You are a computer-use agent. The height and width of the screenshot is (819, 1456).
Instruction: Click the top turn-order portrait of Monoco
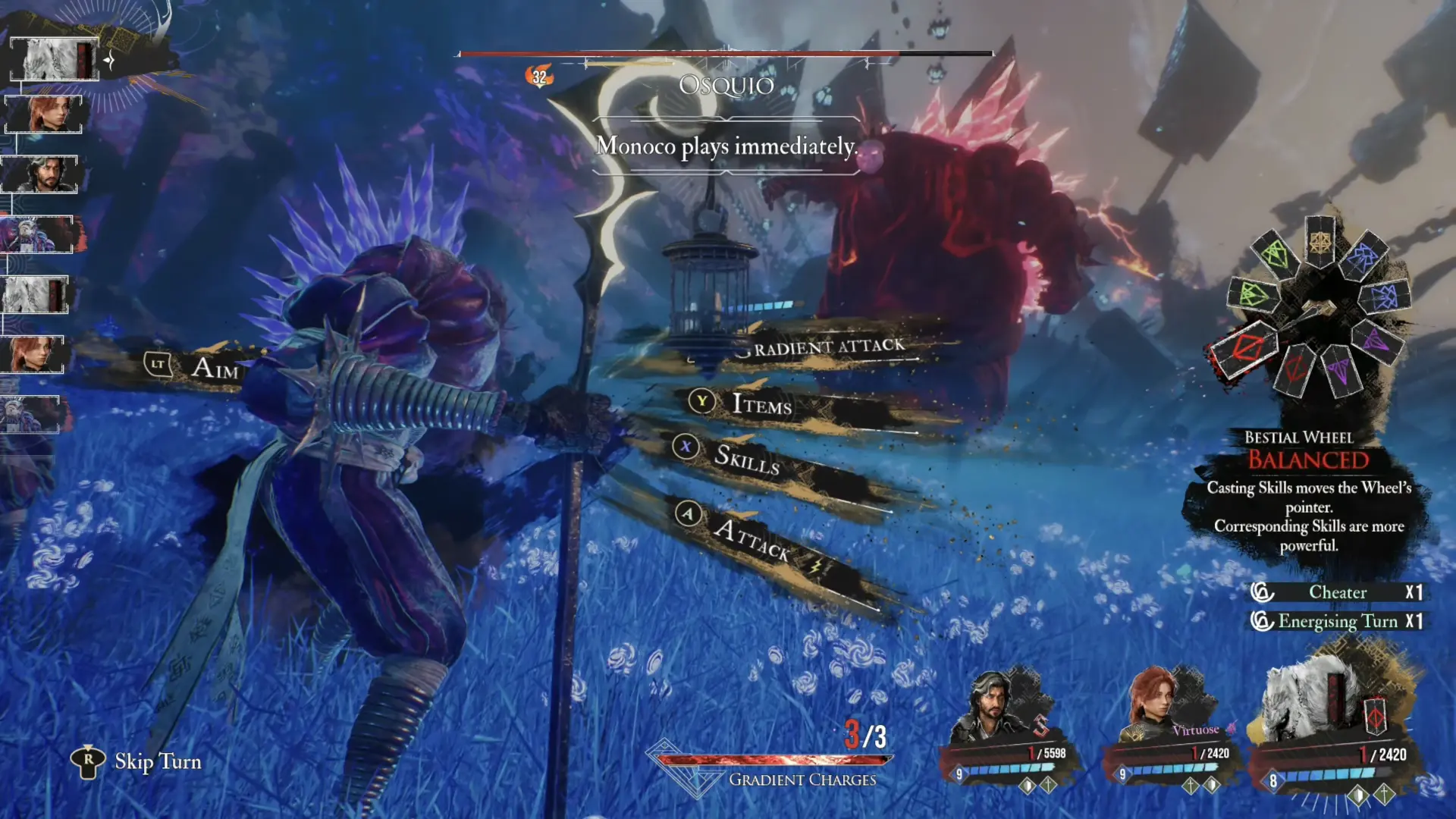click(x=55, y=59)
